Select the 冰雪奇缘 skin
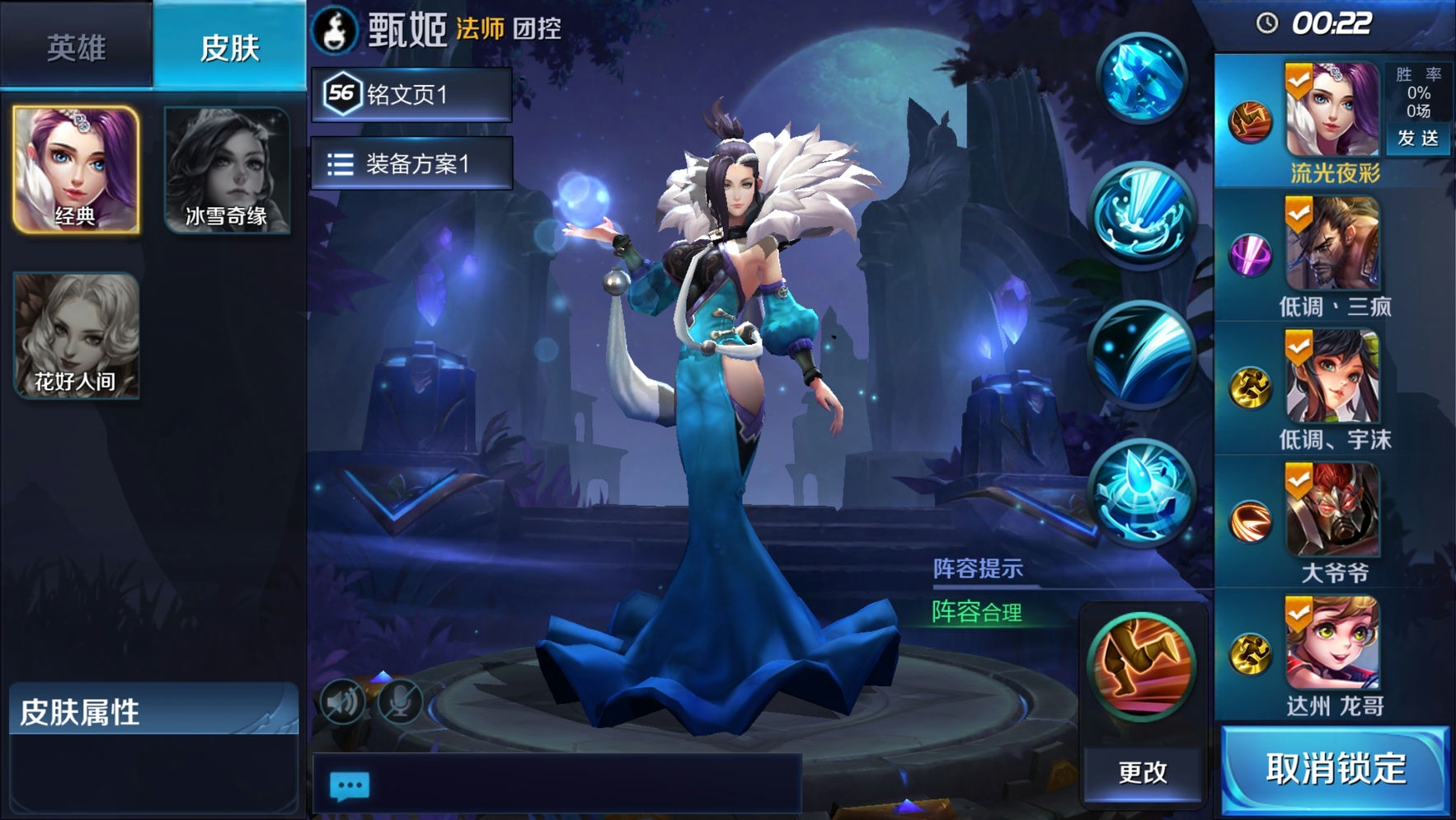Viewport: 1456px width, 820px height. [227, 169]
